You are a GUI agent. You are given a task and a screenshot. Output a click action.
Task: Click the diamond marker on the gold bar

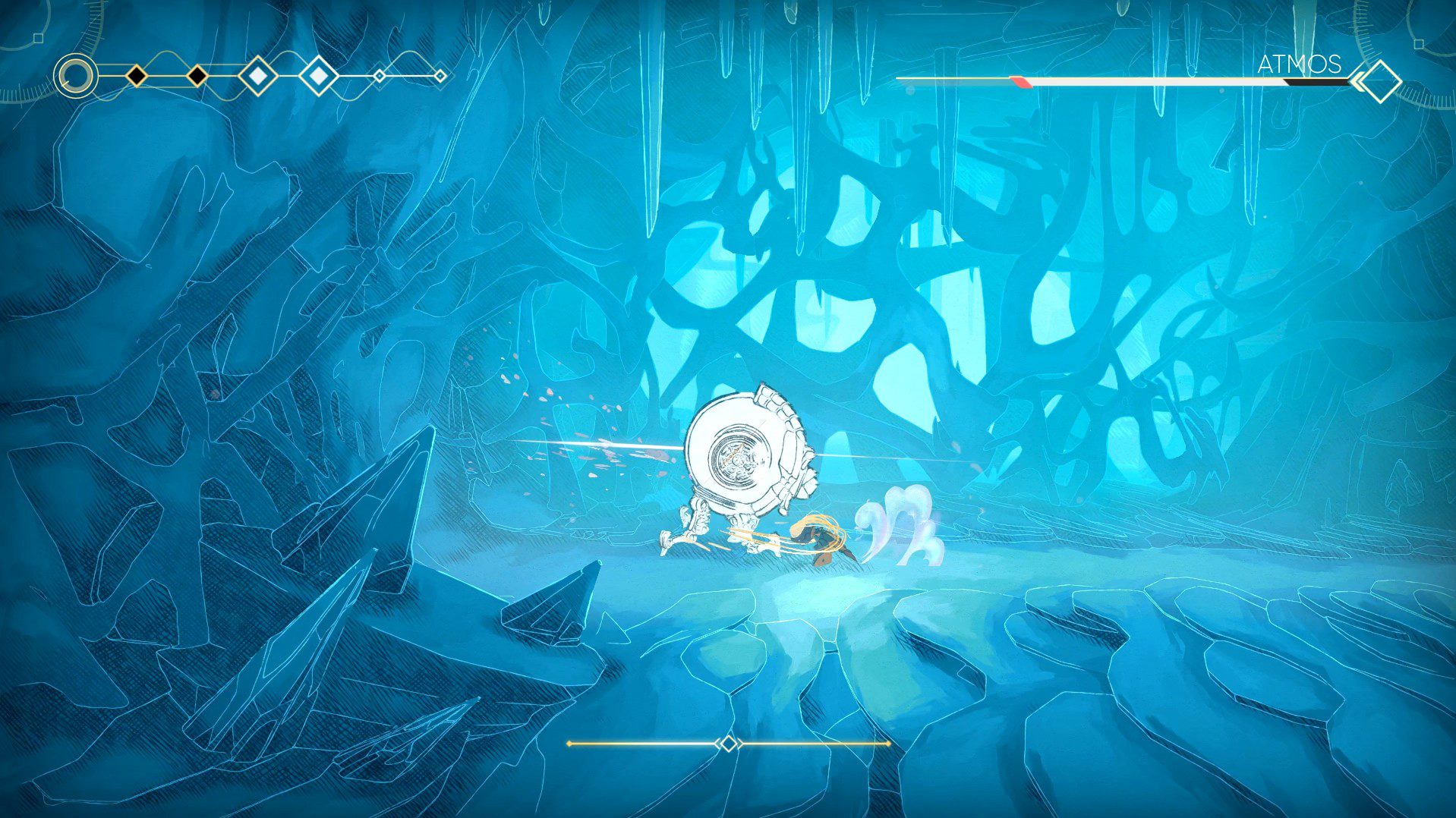(728, 744)
